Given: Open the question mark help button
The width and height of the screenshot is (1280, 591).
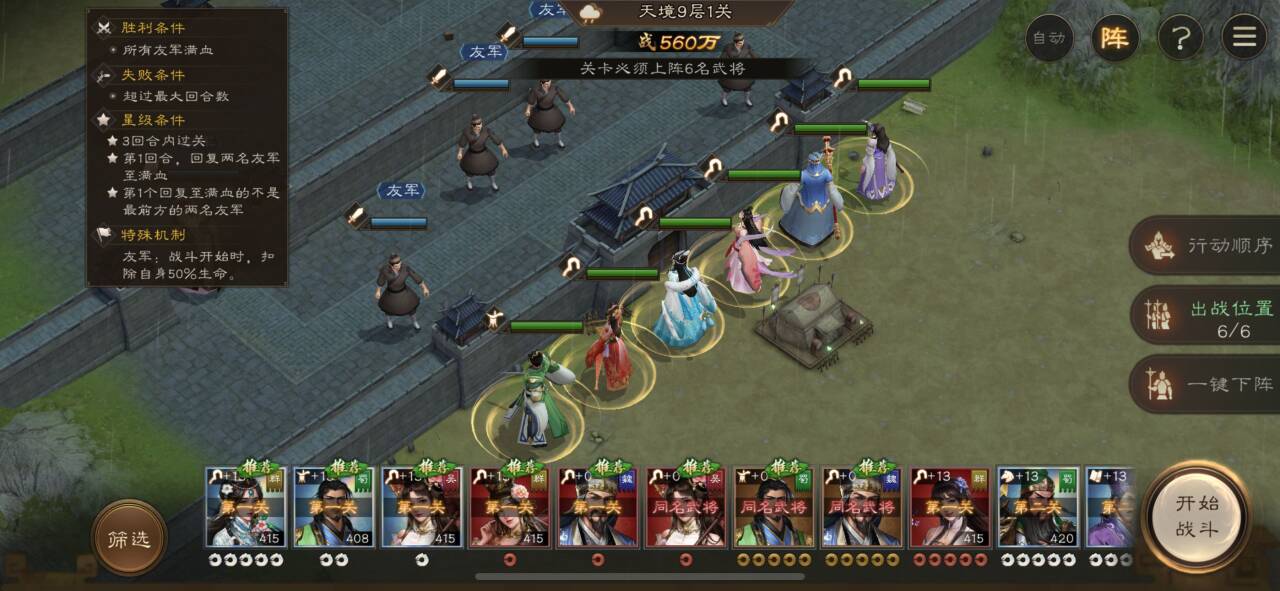Looking at the screenshot, I should (1180, 39).
